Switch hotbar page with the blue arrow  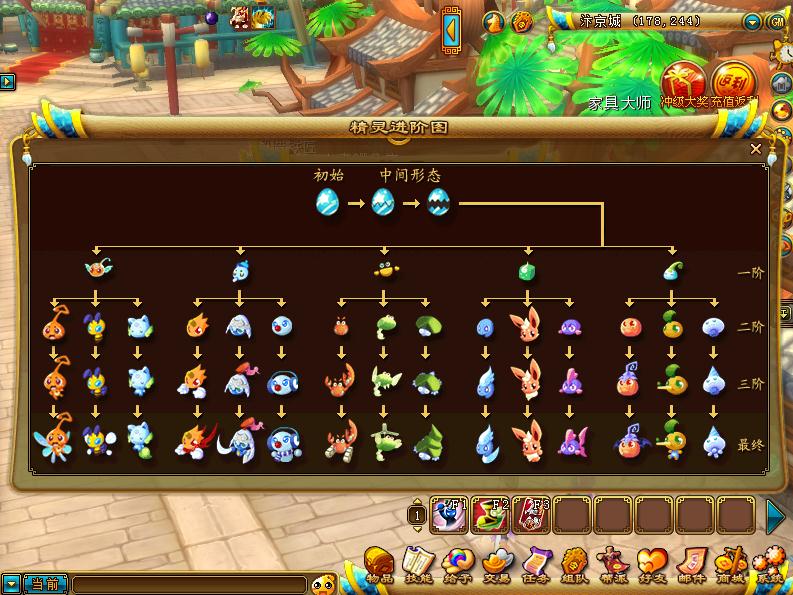point(776,515)
